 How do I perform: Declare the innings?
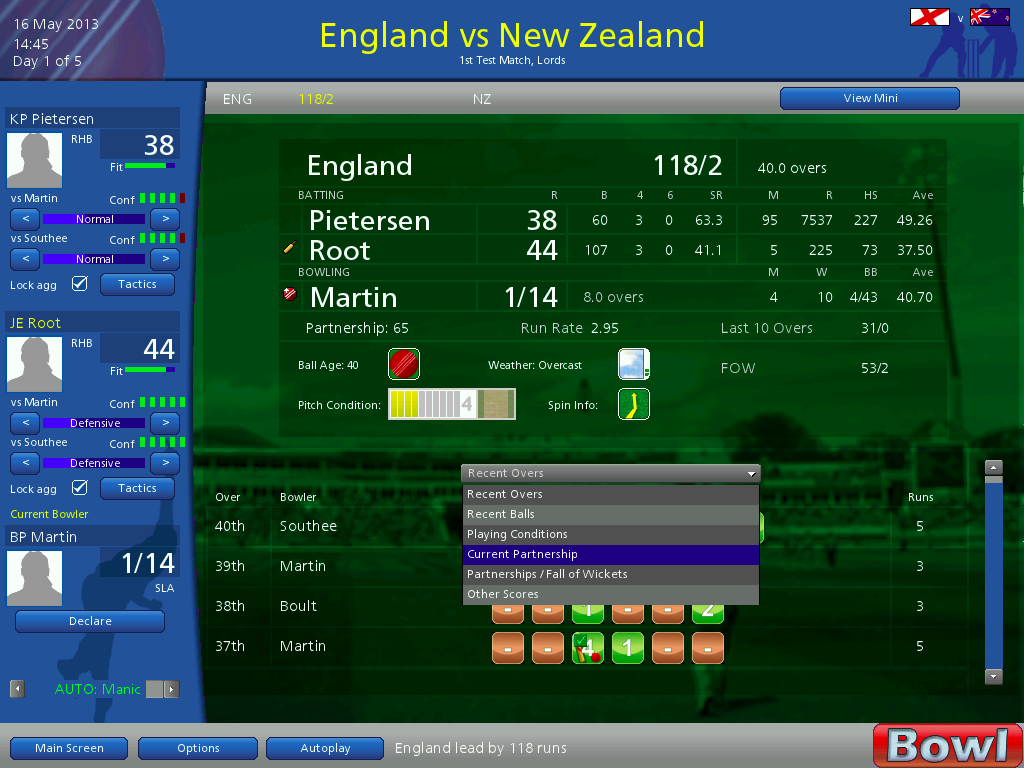click(x=90, y=621)
